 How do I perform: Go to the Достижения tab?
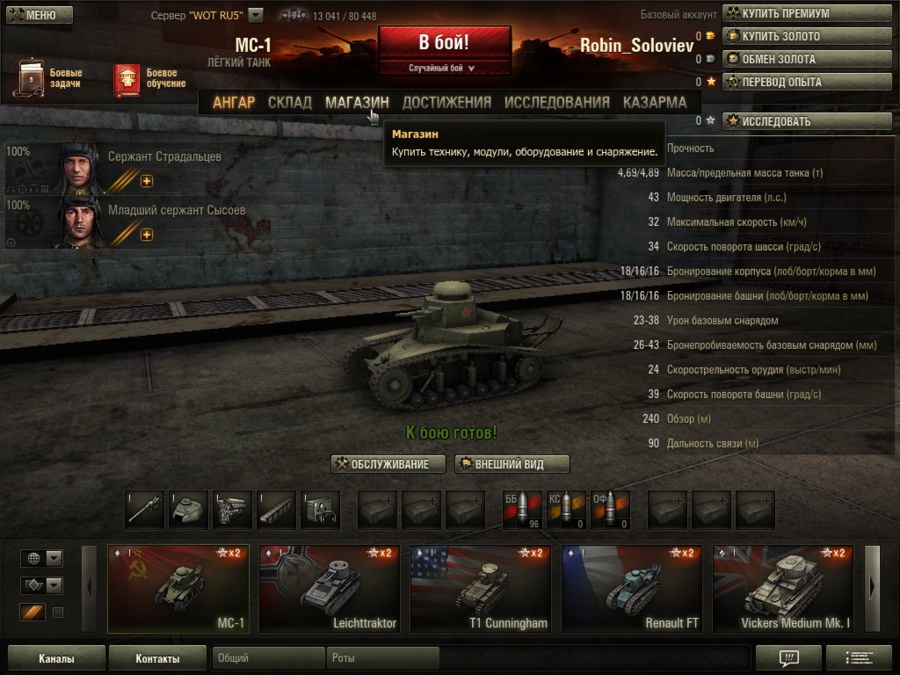click(x=446, y=102)
